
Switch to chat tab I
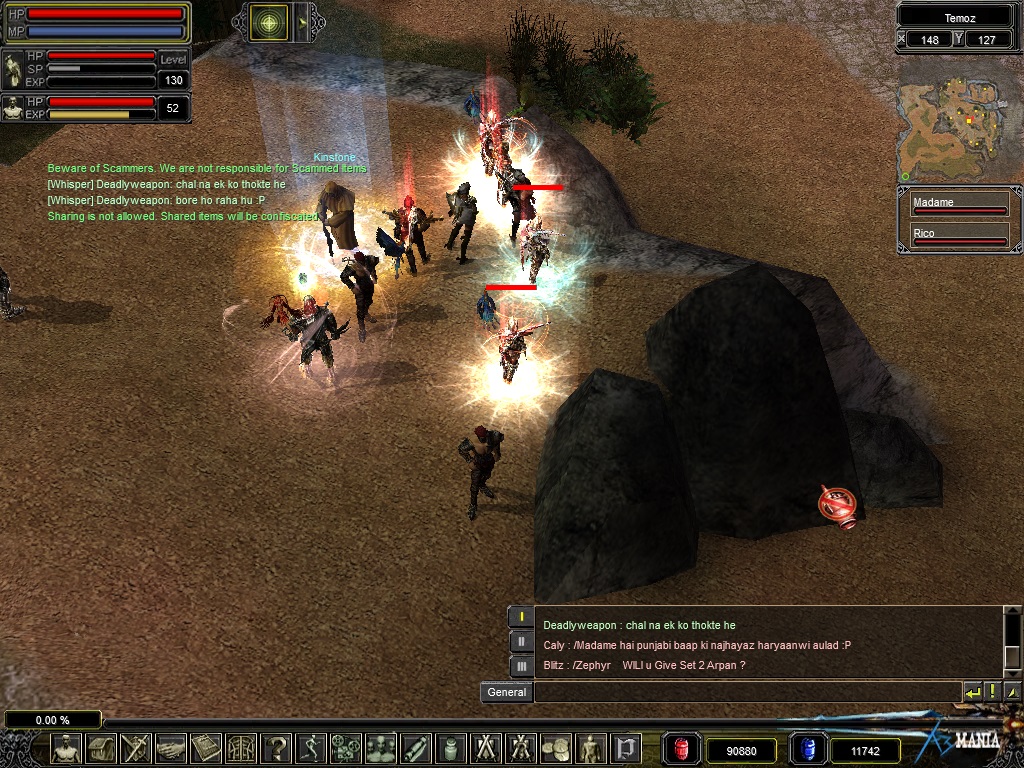coord(521,617)
